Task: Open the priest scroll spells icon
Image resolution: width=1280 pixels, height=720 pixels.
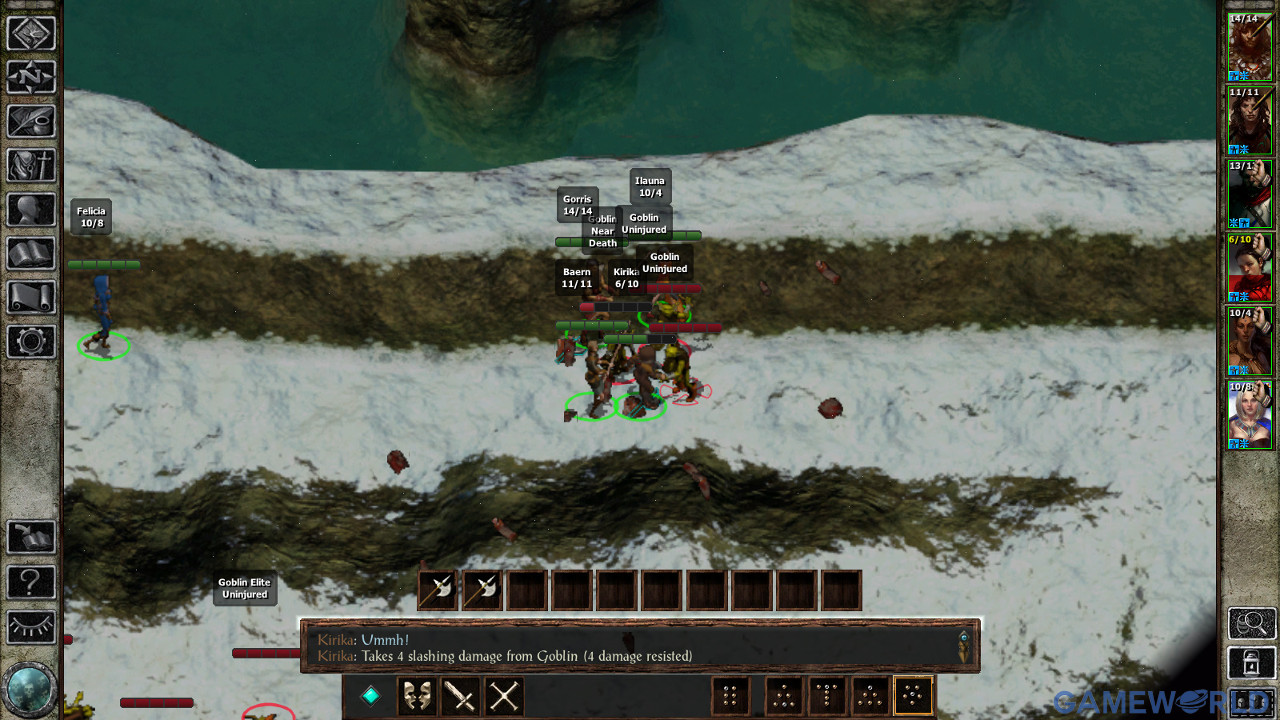Action: (x=31, y=297)
